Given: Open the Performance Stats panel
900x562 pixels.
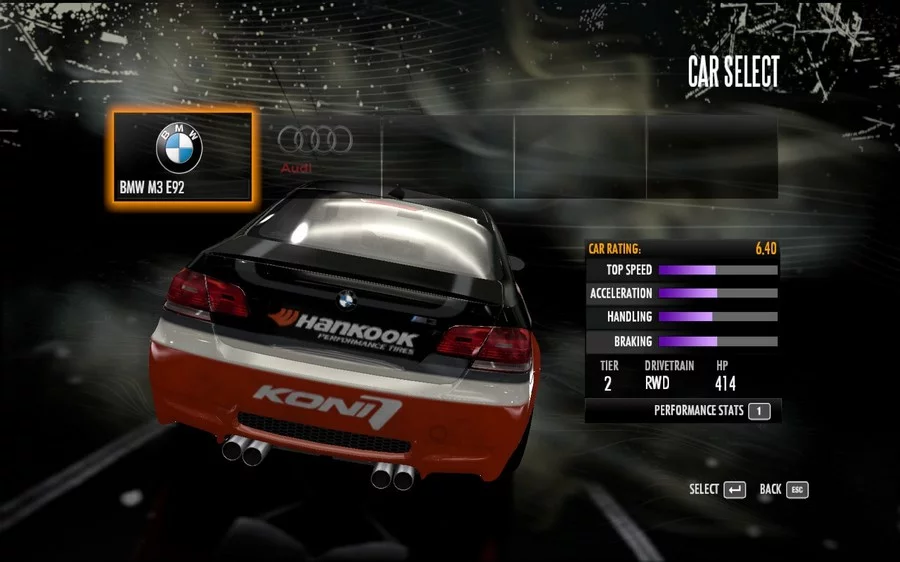Looking at the screenshot, I should tap(711, 410).
